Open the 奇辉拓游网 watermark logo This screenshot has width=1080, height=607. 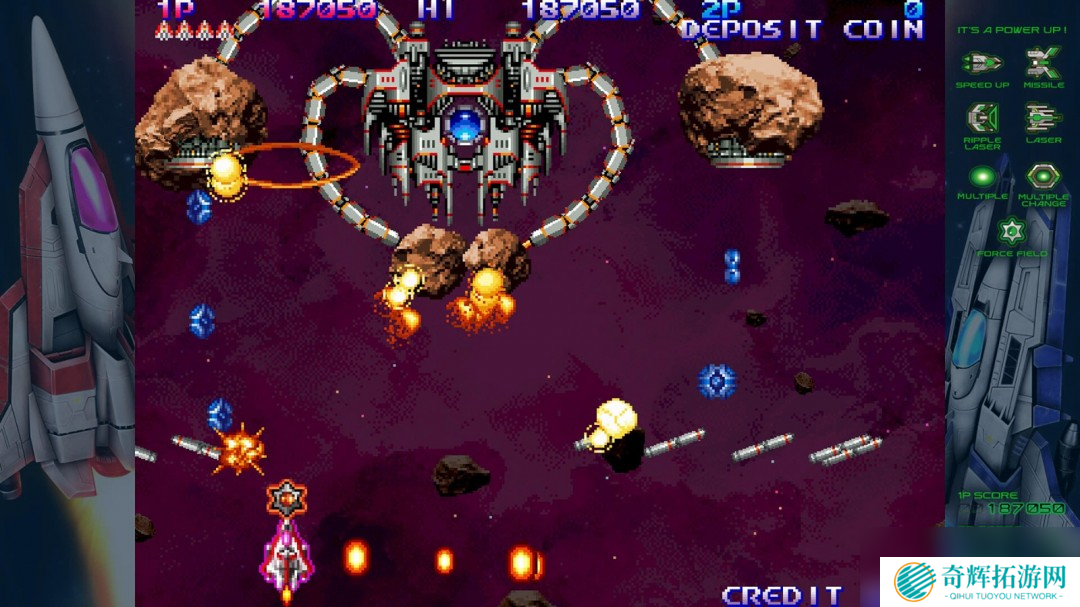tap(979, 581)
